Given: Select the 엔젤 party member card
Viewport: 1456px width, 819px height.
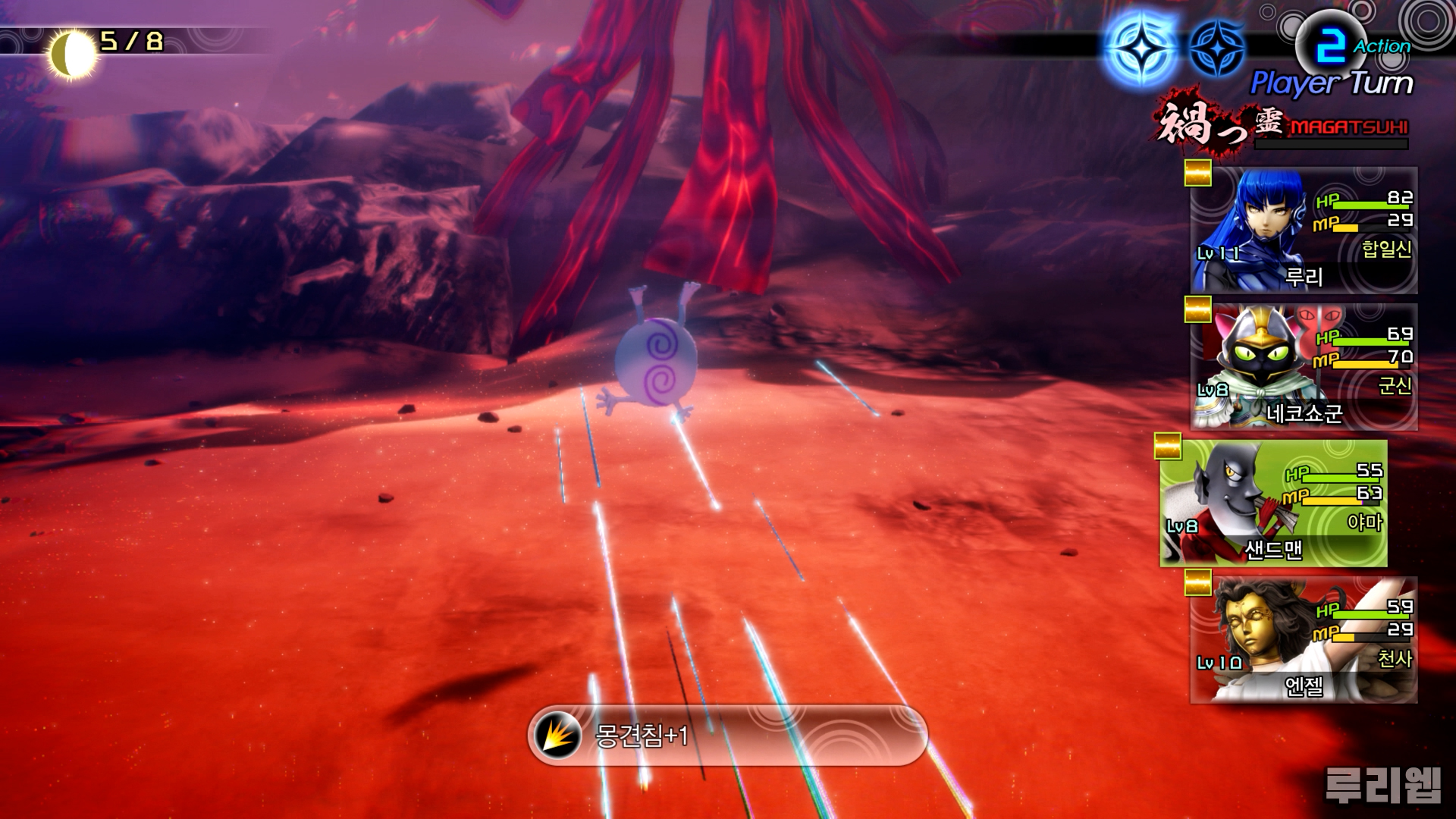Looking at the screenshot, I should pos(1303,640).
